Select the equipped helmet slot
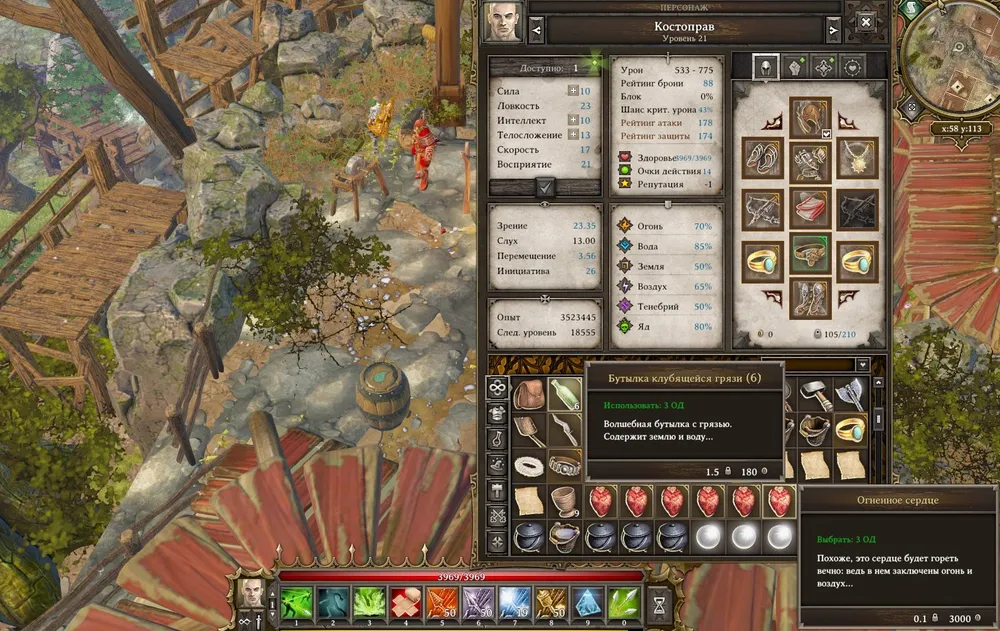Screen dimensions: 1000x631 coord(810,116)
